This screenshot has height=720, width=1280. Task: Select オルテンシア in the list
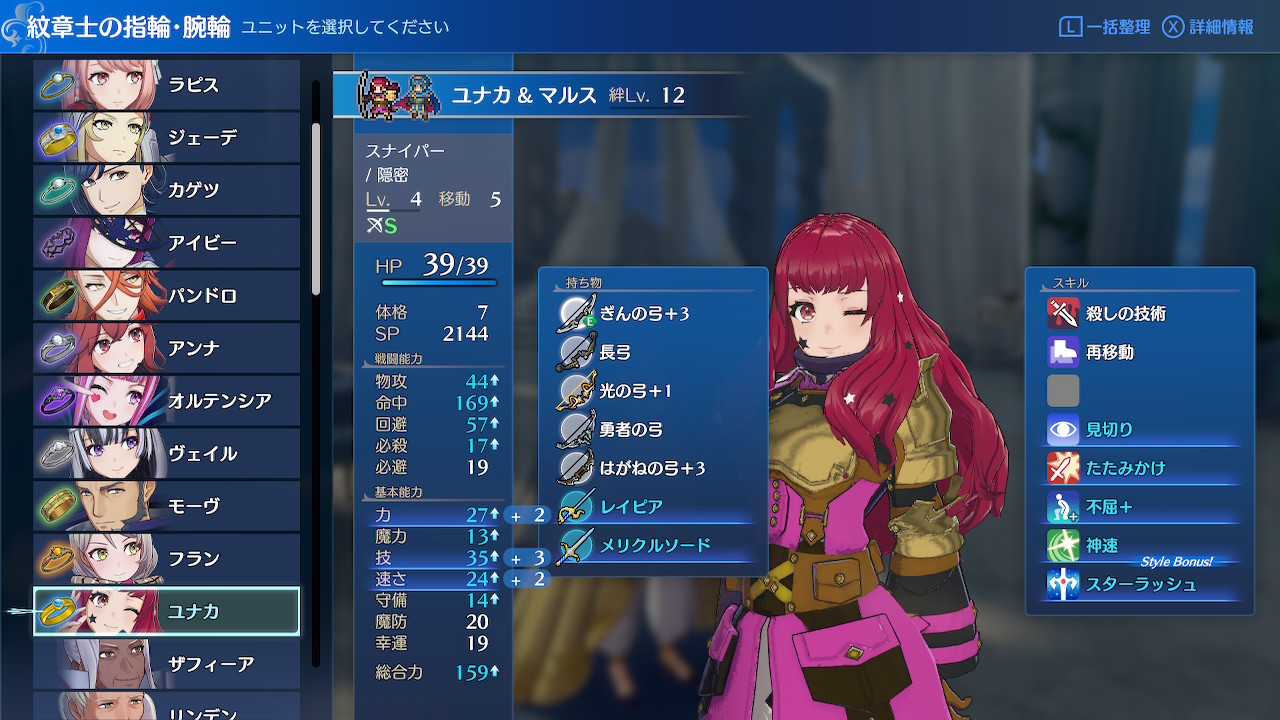pyautogui.click(x=166, y=401)
